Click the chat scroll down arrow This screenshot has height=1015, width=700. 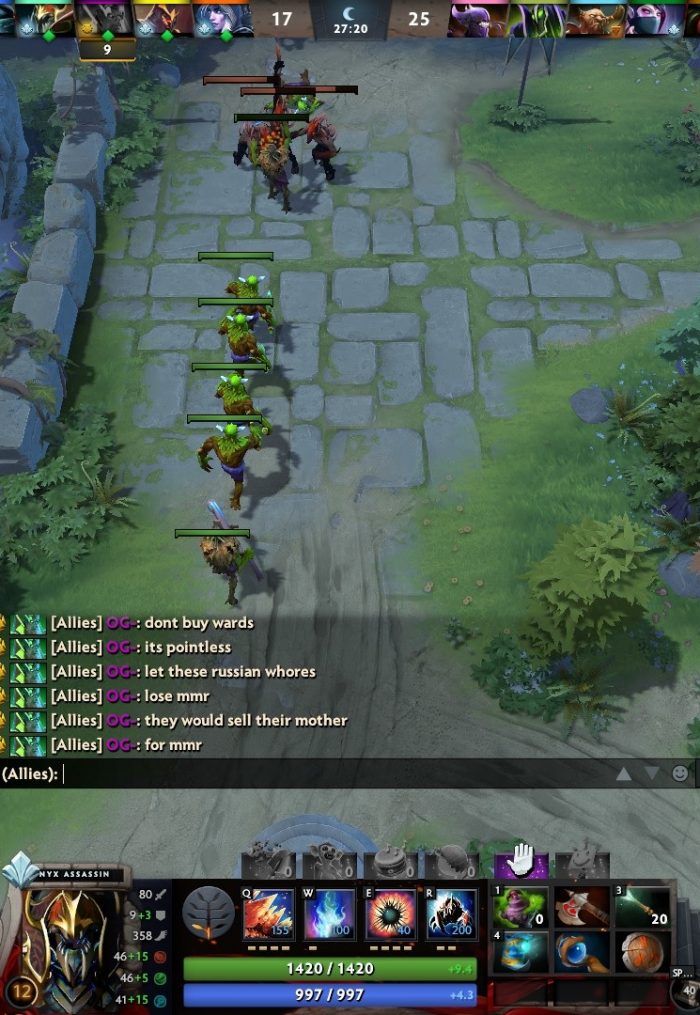[651, 773]
